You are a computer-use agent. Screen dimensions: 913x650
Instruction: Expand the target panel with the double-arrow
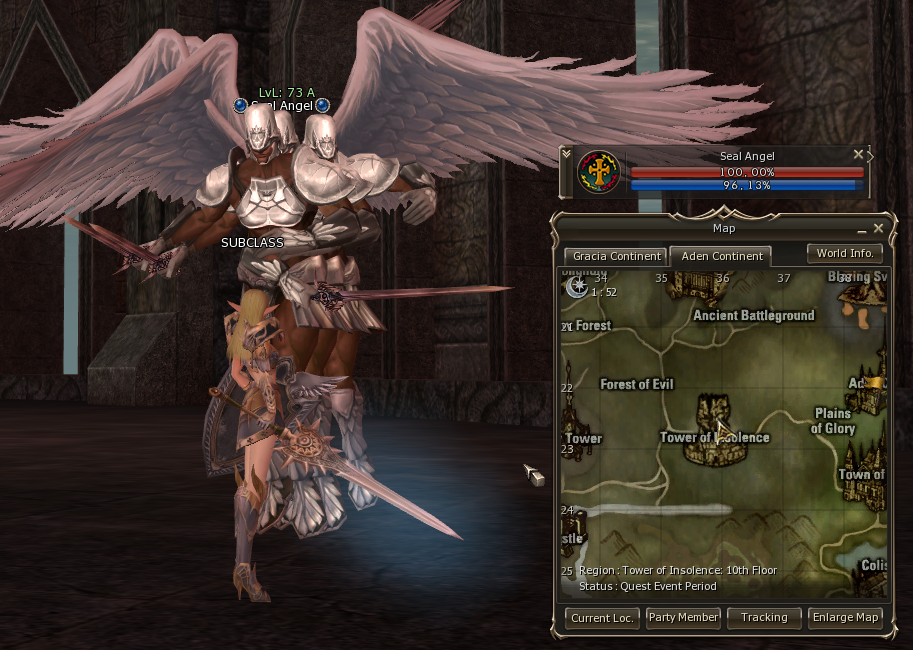pos(567,154)
